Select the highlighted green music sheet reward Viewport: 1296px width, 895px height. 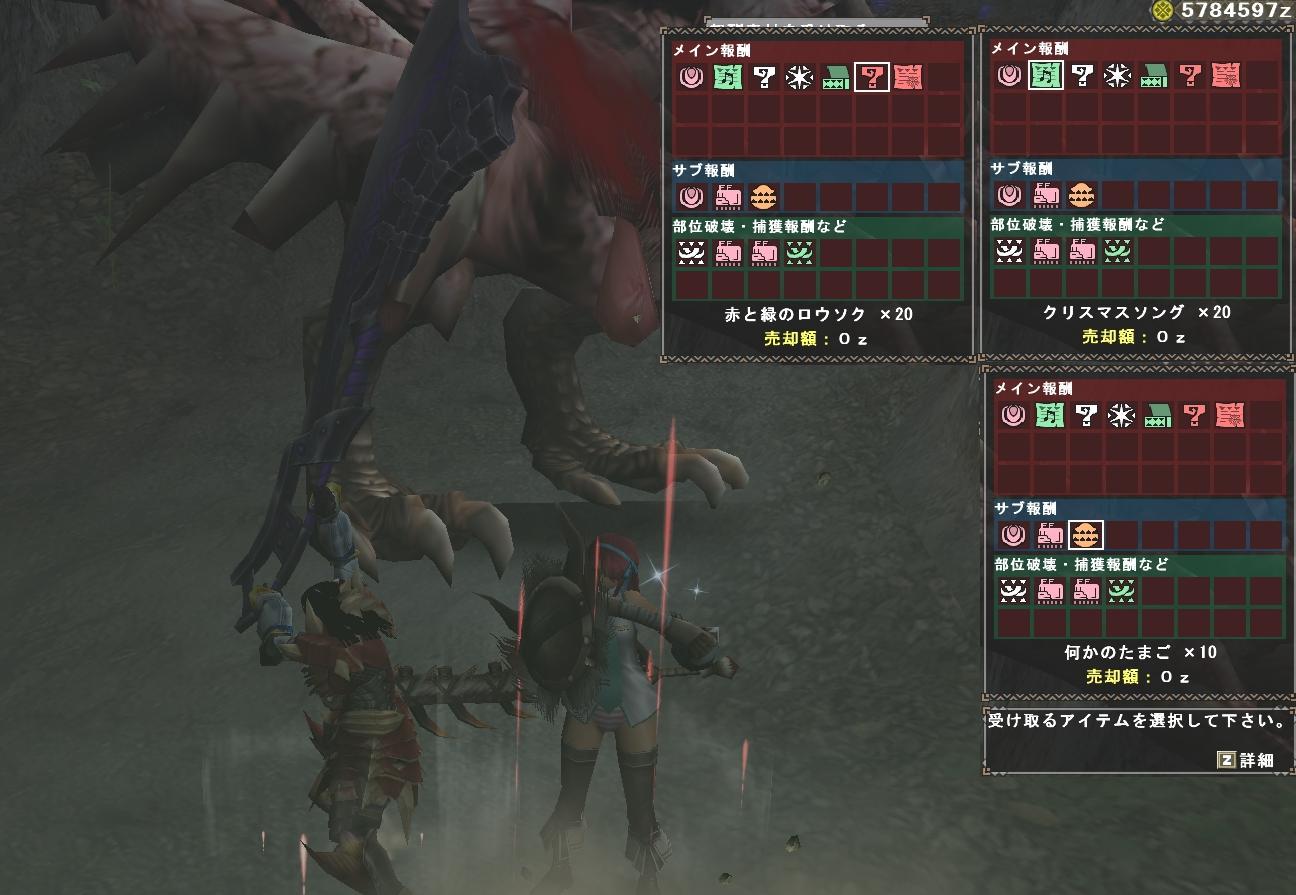[x=1046, y=75]
